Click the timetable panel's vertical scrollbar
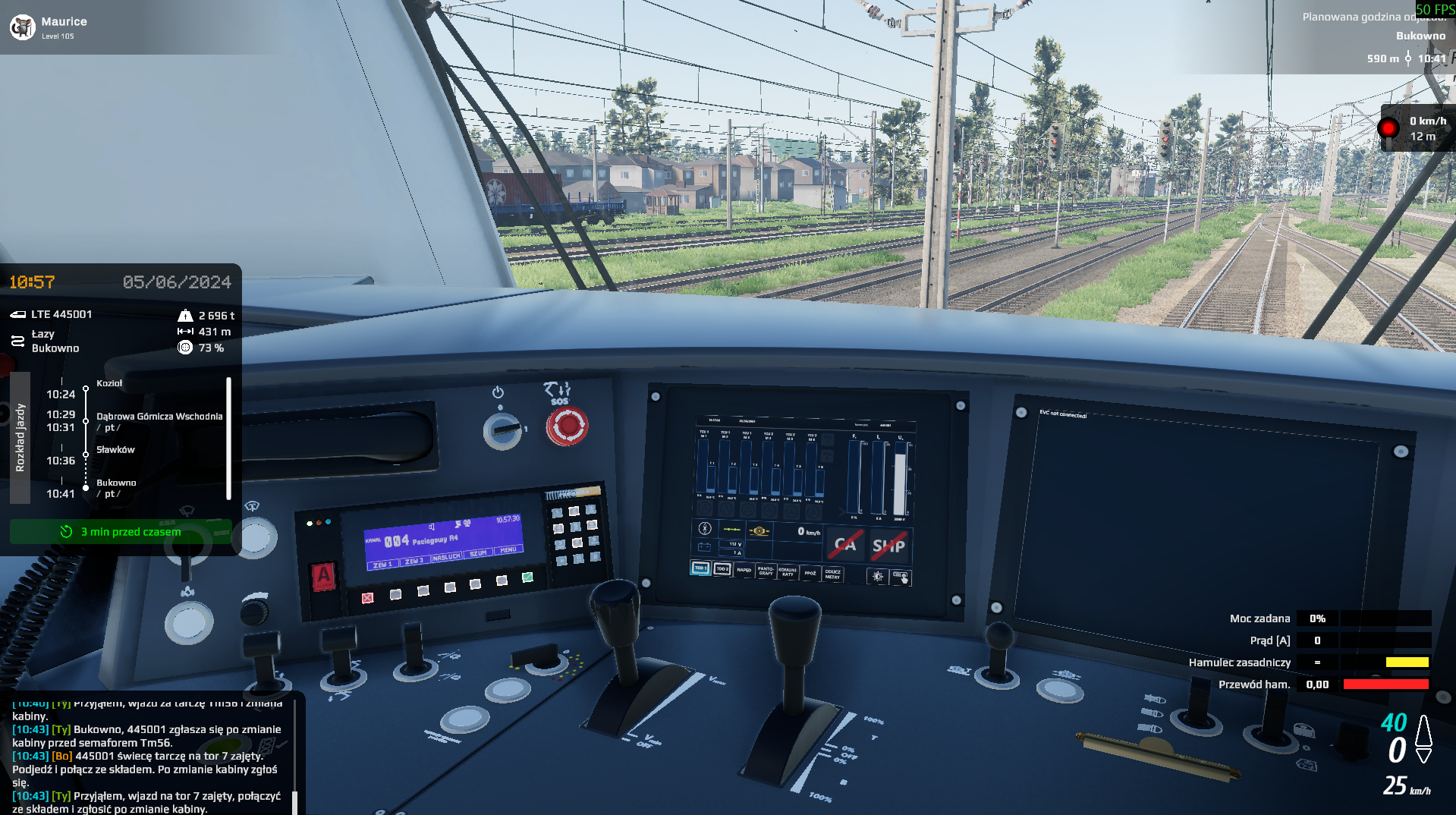1456x815 pixels. click(x=228, y=439)
